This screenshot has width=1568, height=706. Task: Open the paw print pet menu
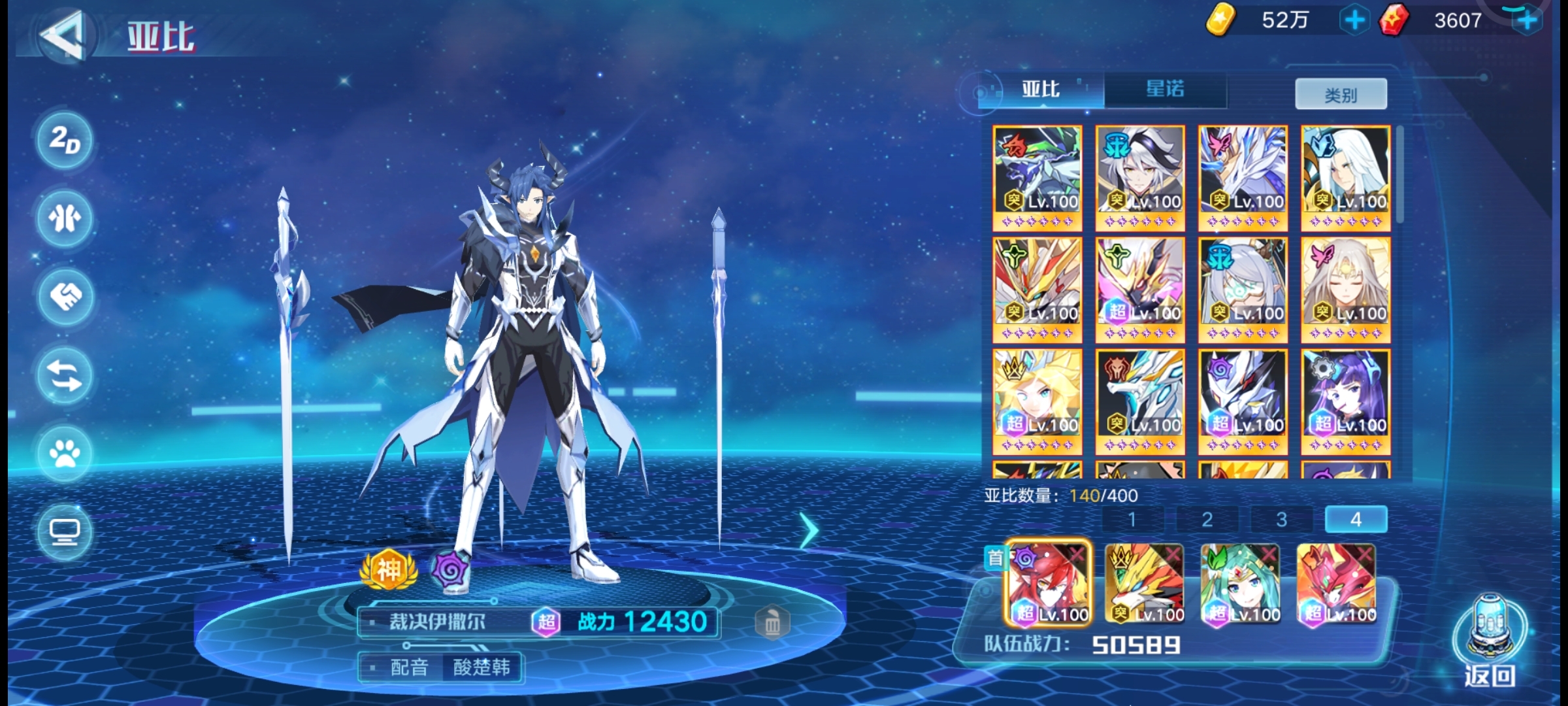coord(64,452)
